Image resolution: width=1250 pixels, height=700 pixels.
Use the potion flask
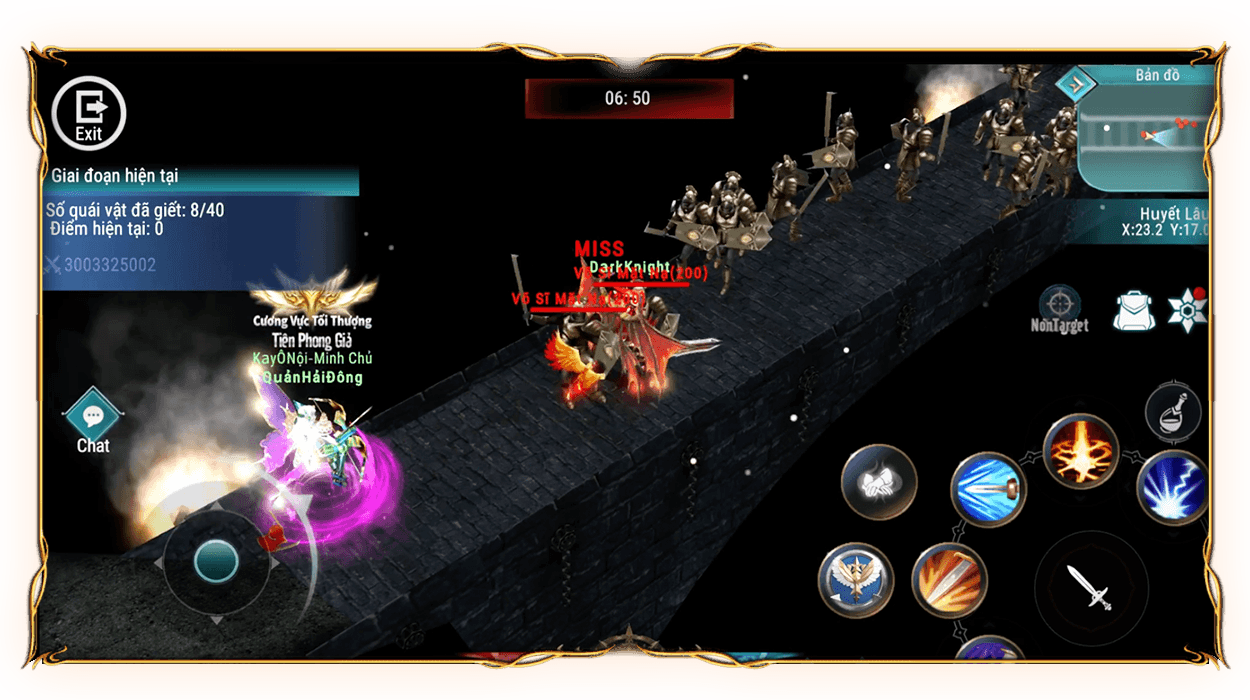(1174, 411)
